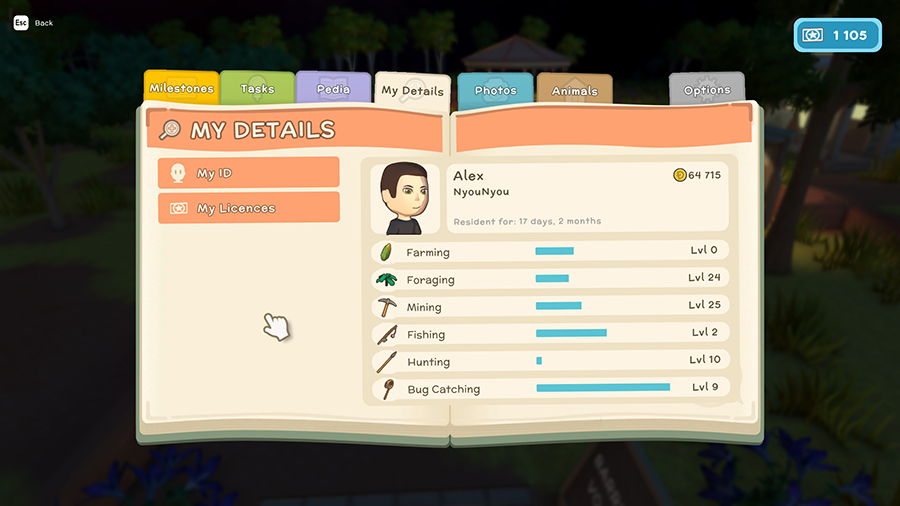Switch to the Animals tab
900x506 pixels.
tap(574, 91)
